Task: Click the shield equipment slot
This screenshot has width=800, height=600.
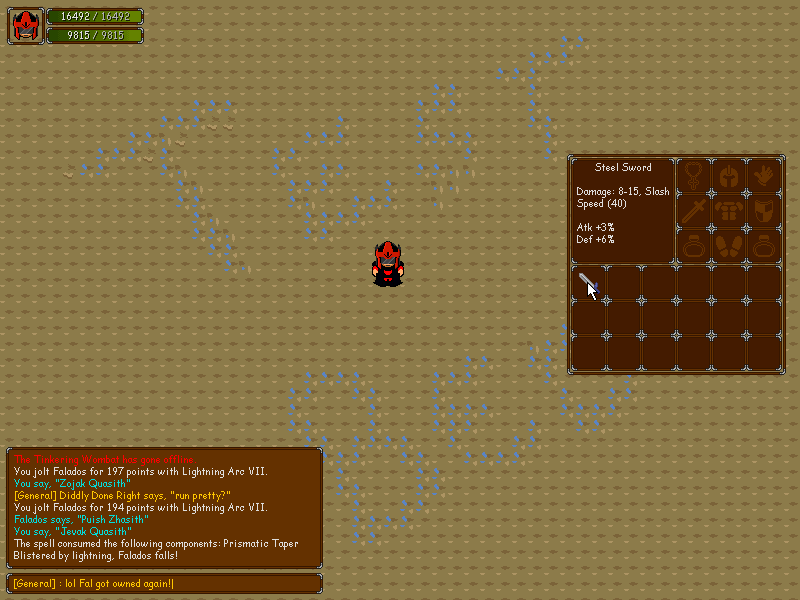Action: coord(764,211)
